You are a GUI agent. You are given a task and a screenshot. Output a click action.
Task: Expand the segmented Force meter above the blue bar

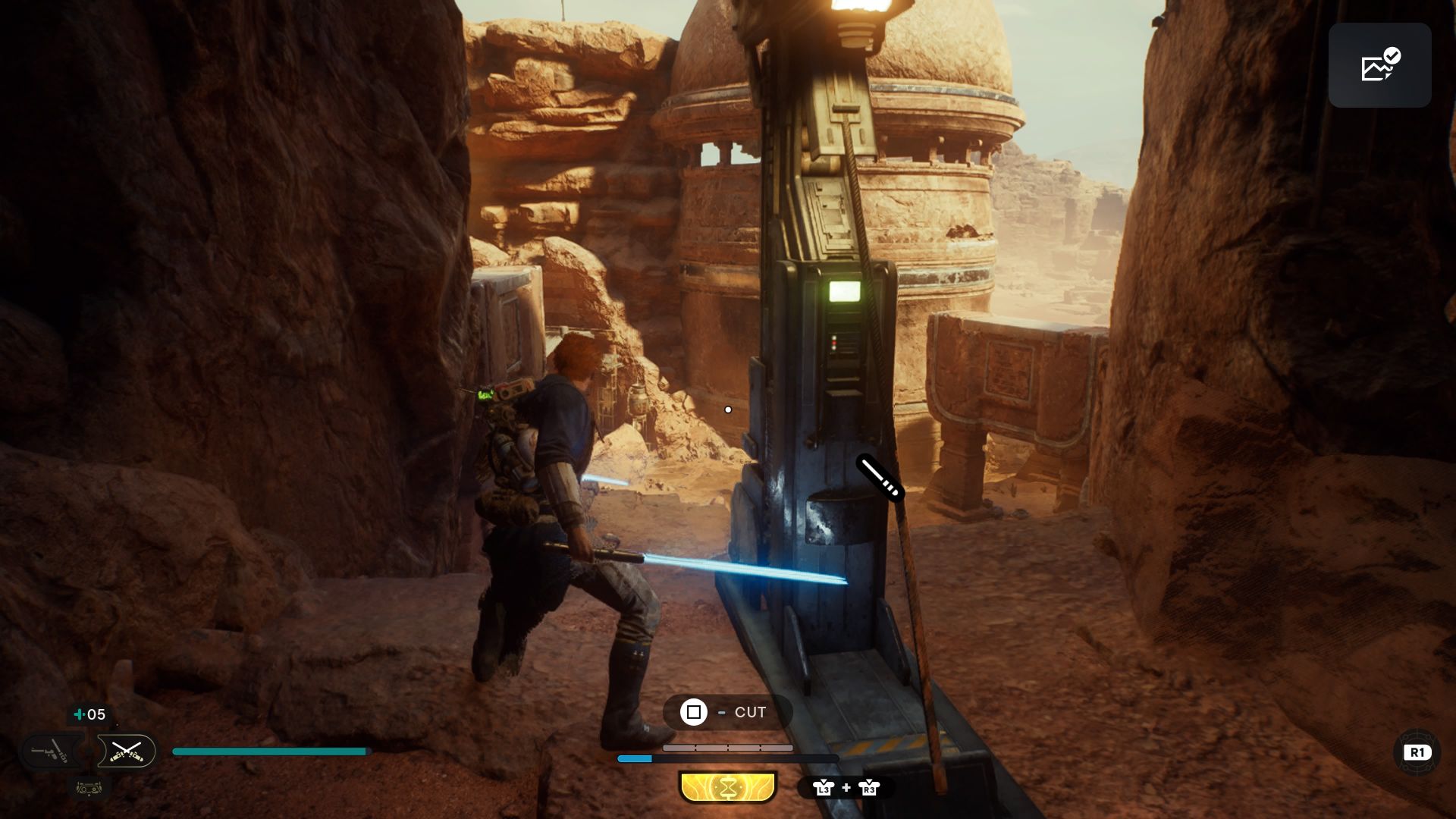pyautogui.click(x=727, y=748)
